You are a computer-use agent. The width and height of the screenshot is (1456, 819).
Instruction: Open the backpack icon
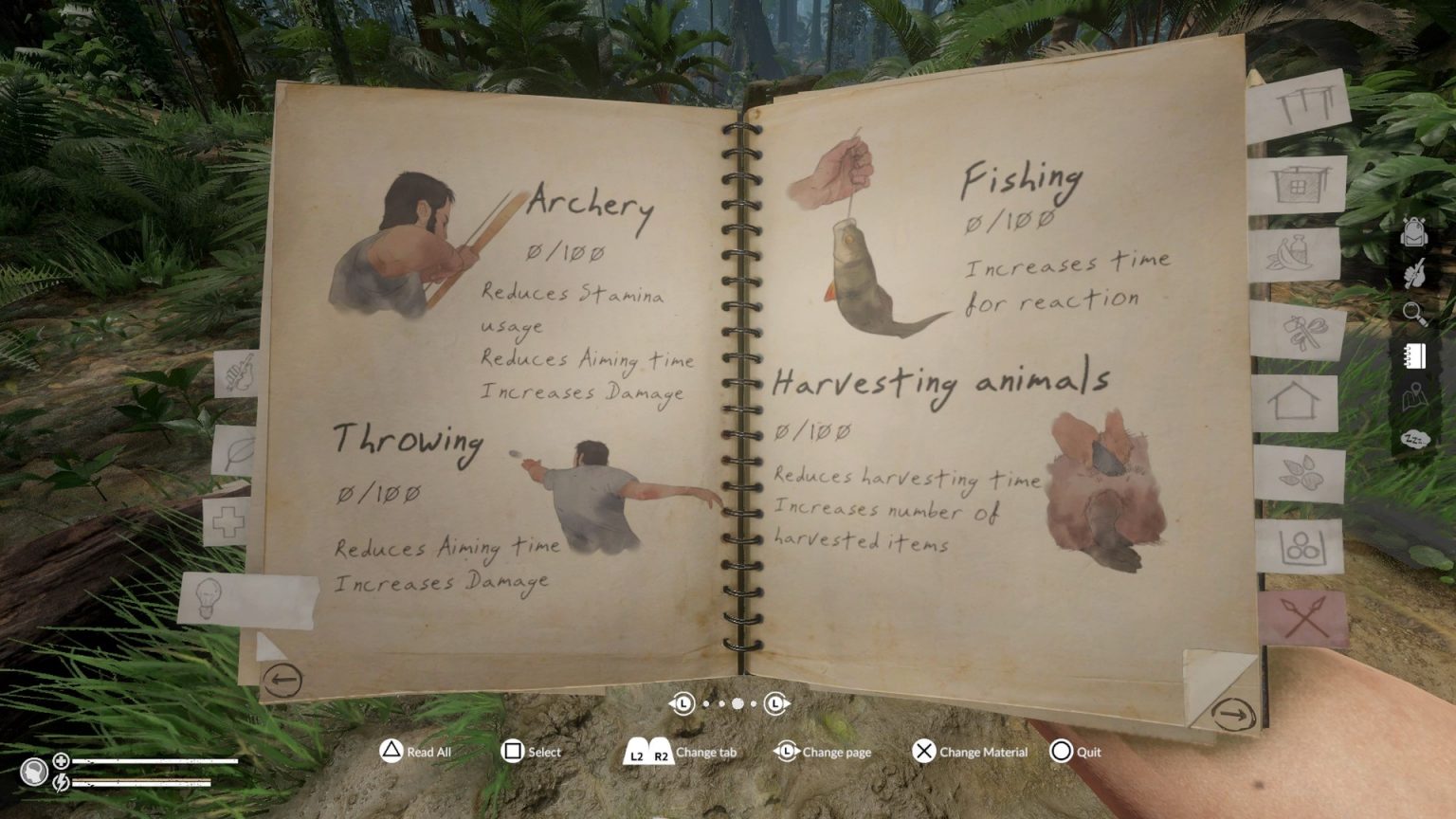pyautogui.click(x=1413, y=232)
